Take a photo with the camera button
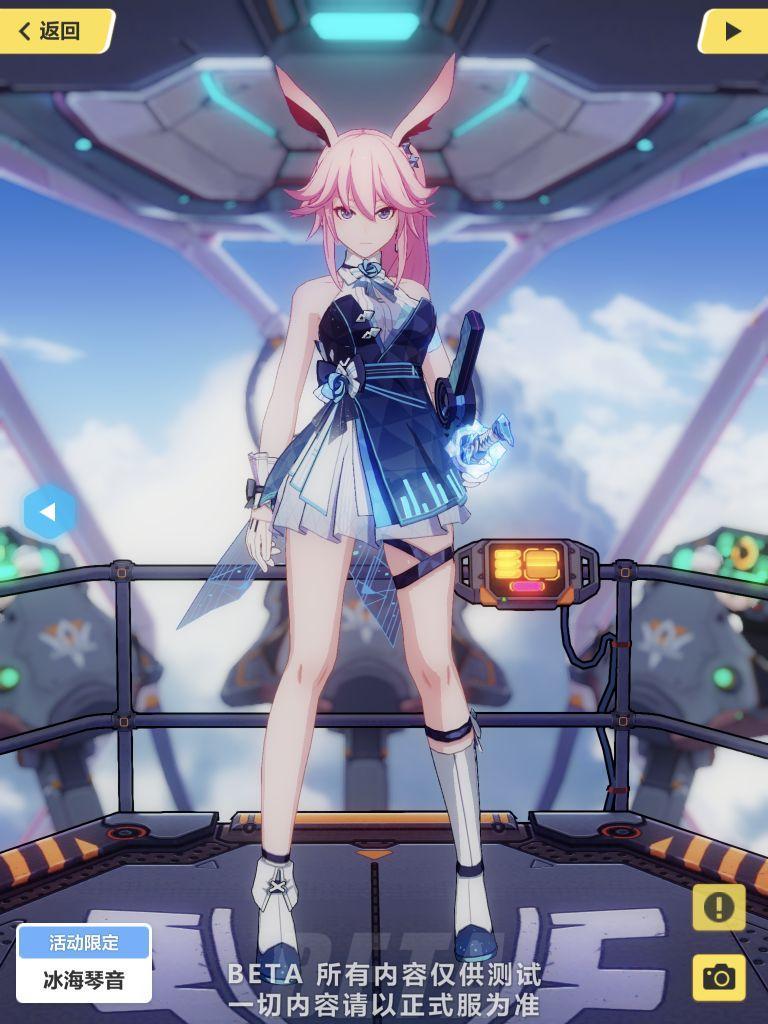 click(x=718, y=976)
